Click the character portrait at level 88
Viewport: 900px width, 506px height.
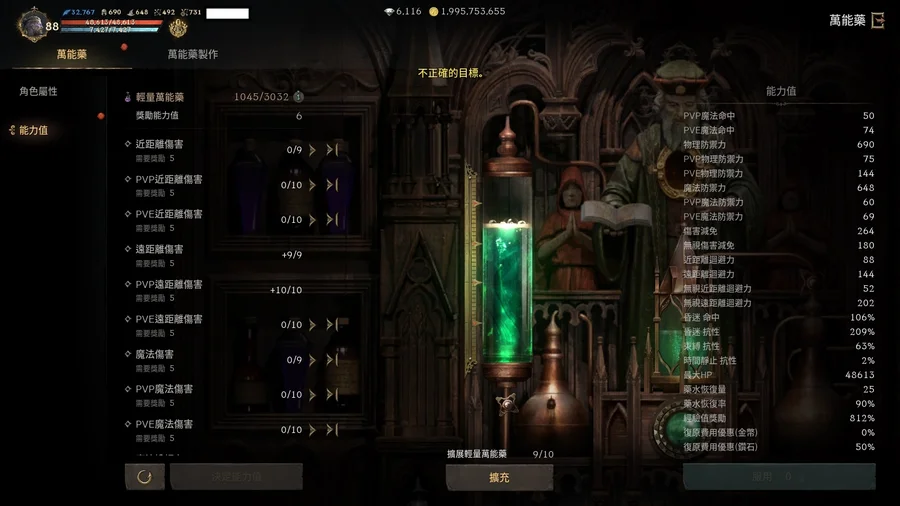pos(33,24)
